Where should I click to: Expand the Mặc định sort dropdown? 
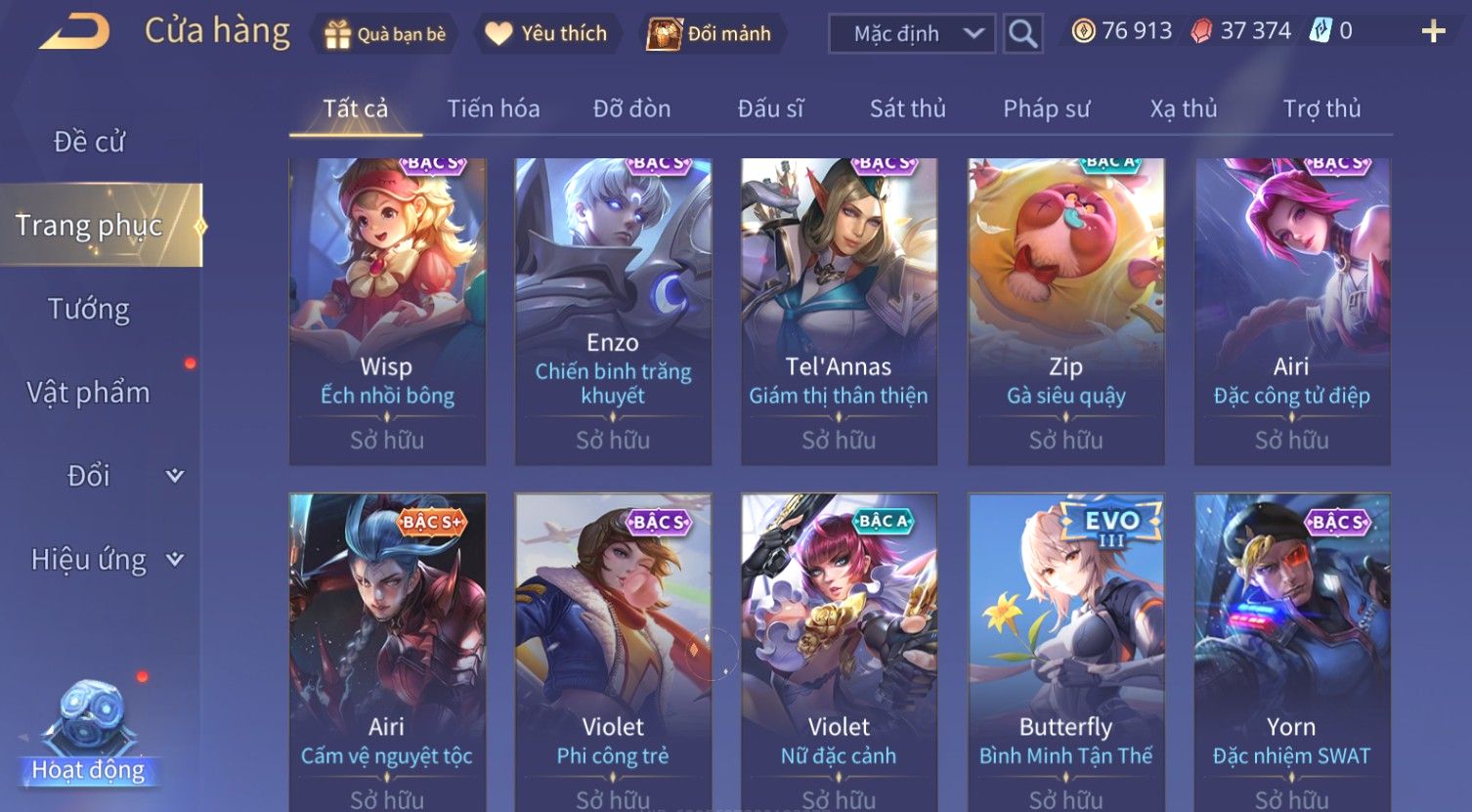912,34
